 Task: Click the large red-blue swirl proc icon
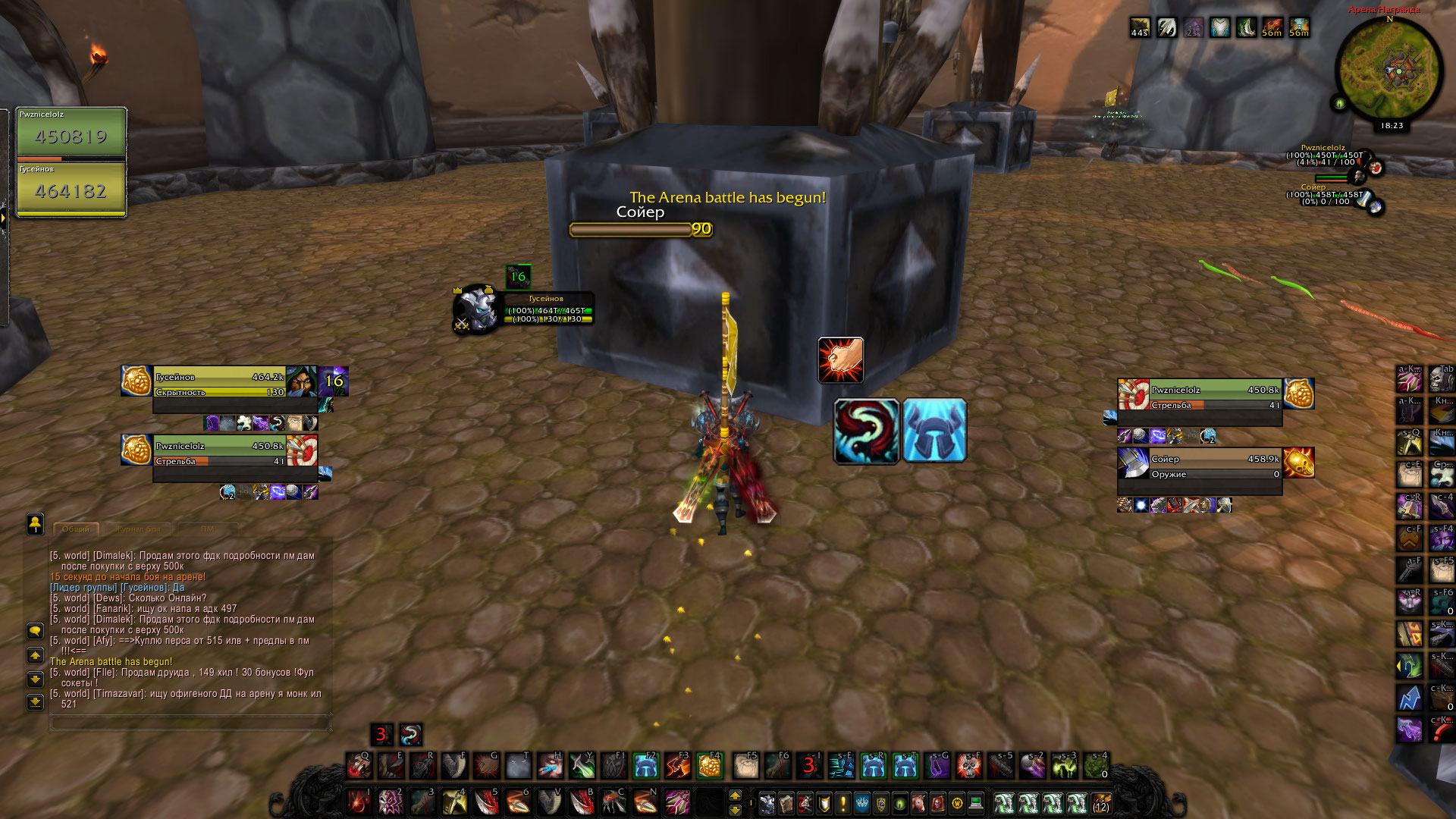(866, 431)
